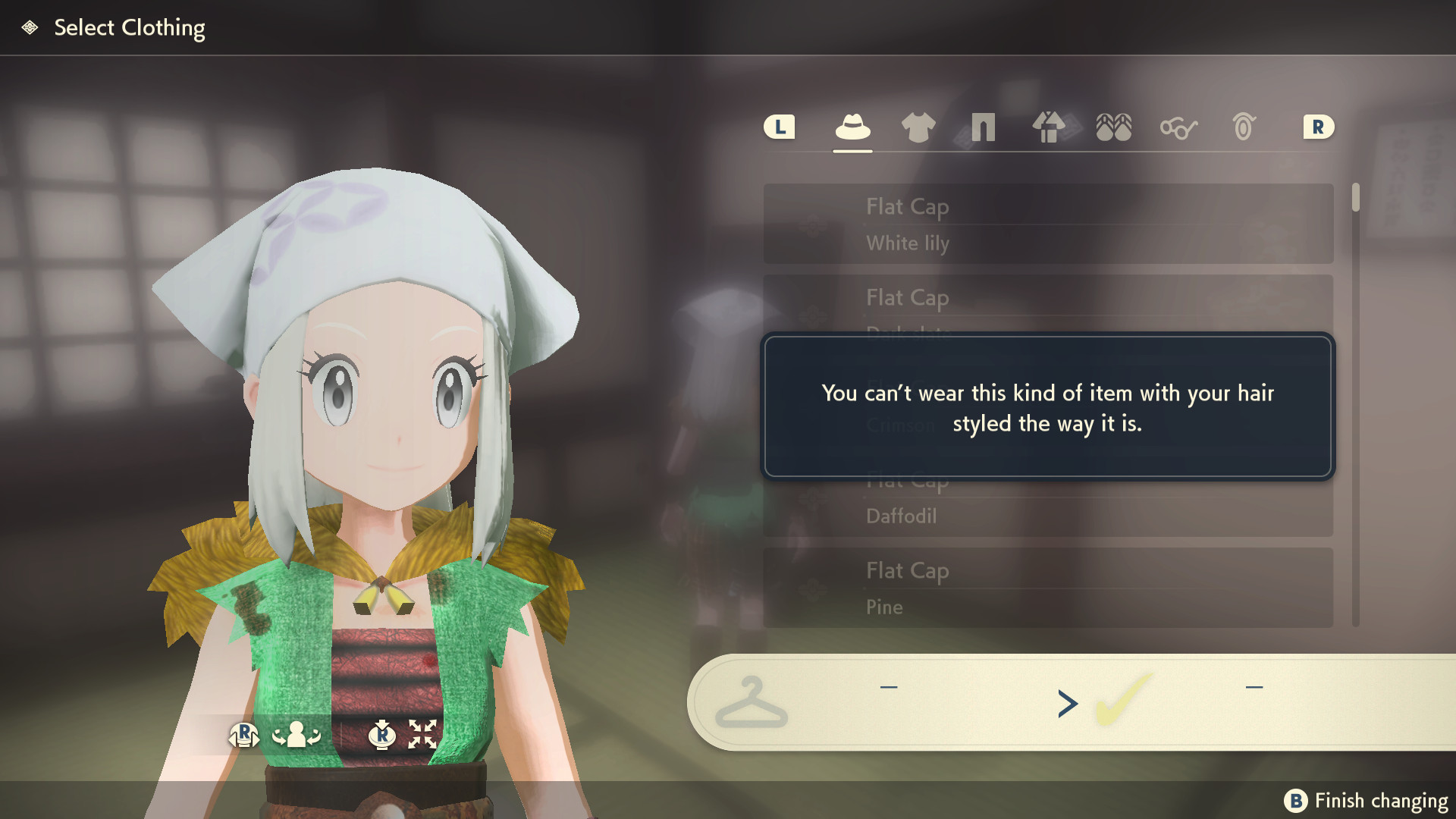The image size is (1456, 819).
Task: Open the tops category shirt icon
Action: coord(919,127)
